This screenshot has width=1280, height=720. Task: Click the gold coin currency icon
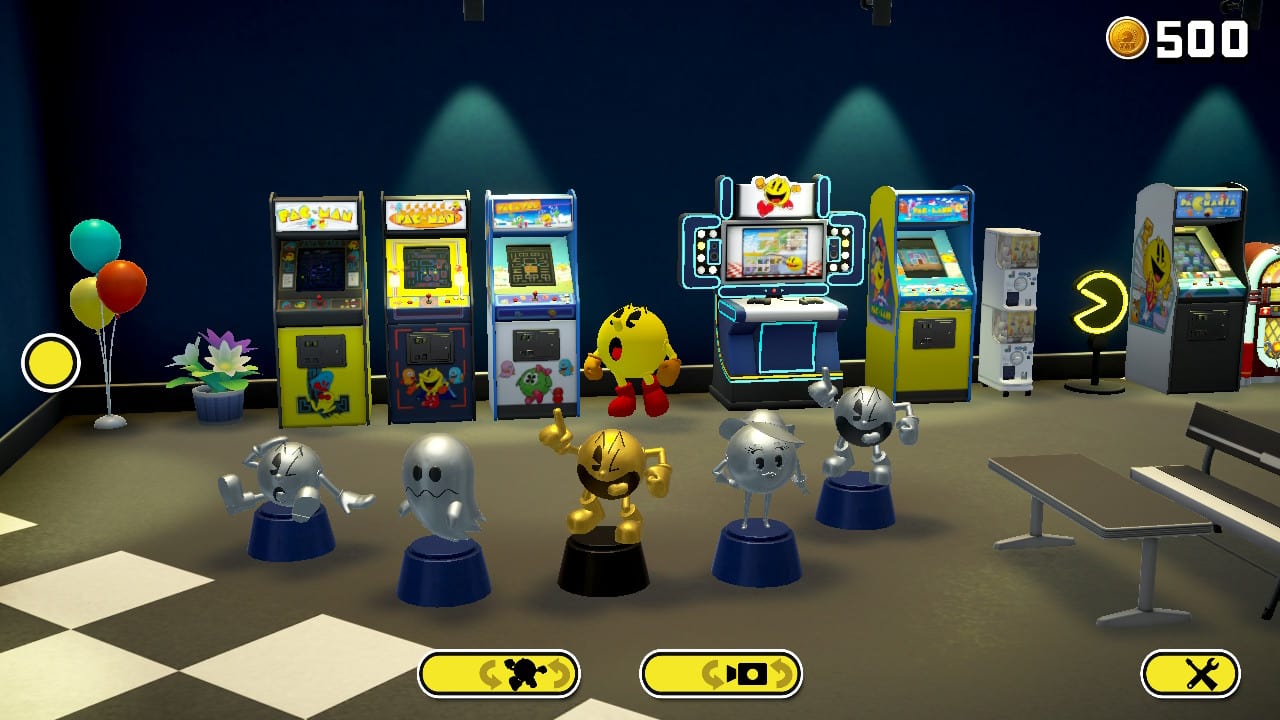pyautogui.click(x=1130, y=40)
